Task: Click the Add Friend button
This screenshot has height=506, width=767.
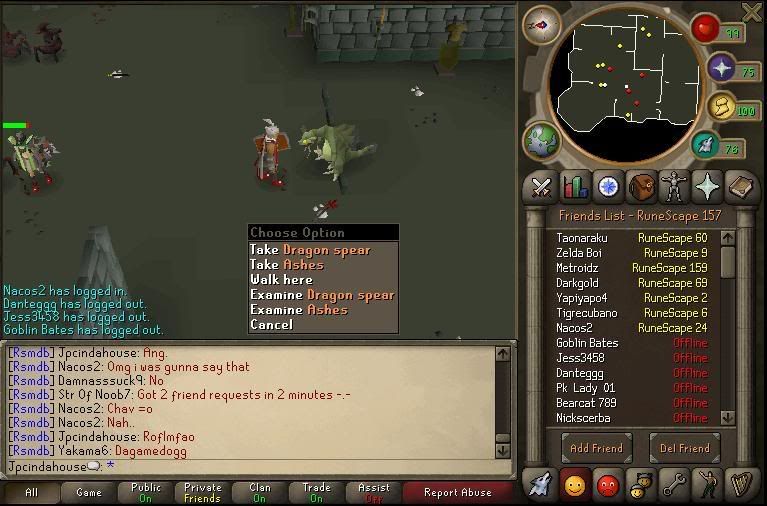Action: pos(597,448)
